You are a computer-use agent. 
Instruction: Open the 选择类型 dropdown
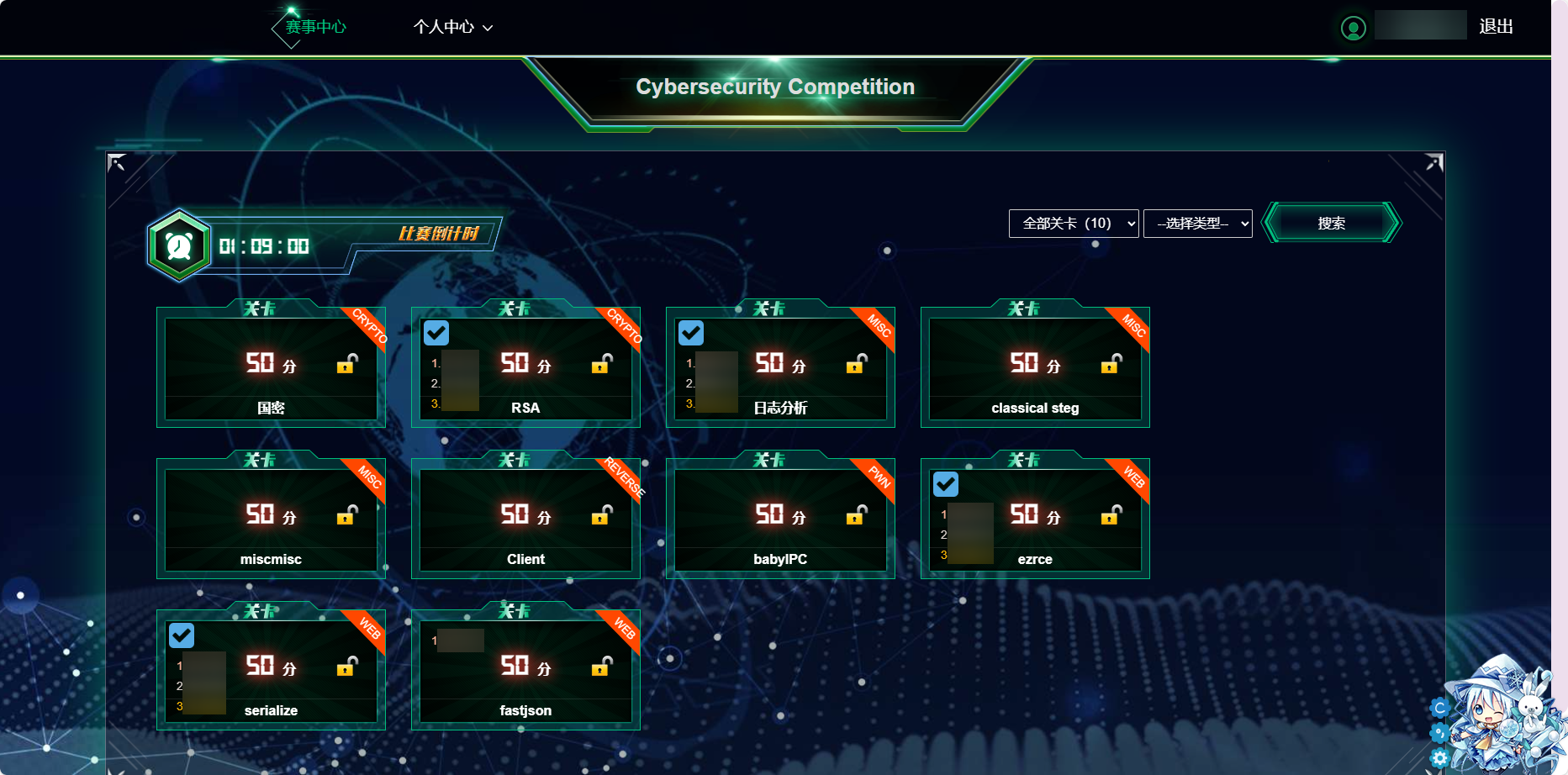click(x=1197, y=224)
